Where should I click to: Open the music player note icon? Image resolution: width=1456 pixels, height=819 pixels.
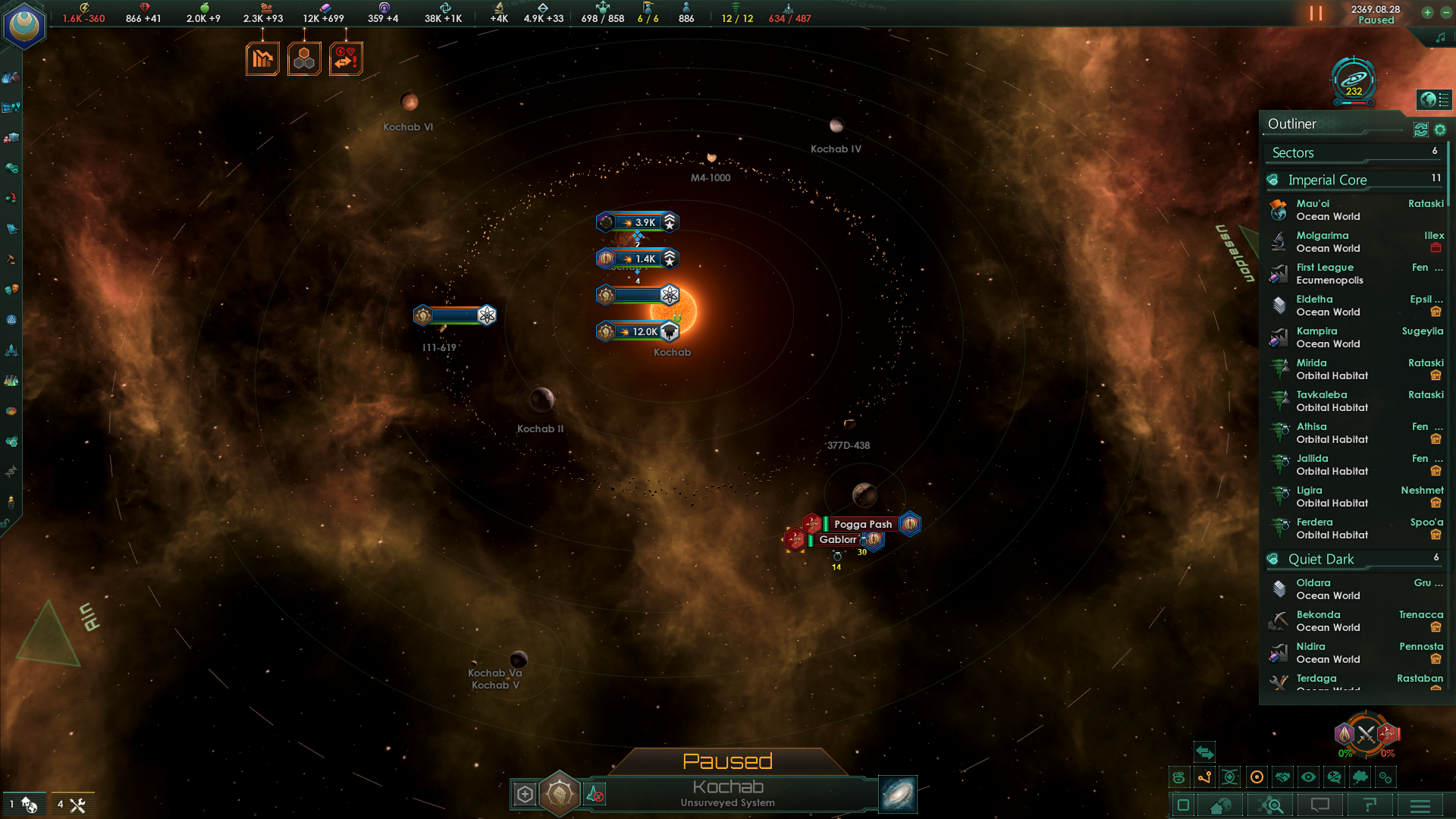(x=1440, y=37)
